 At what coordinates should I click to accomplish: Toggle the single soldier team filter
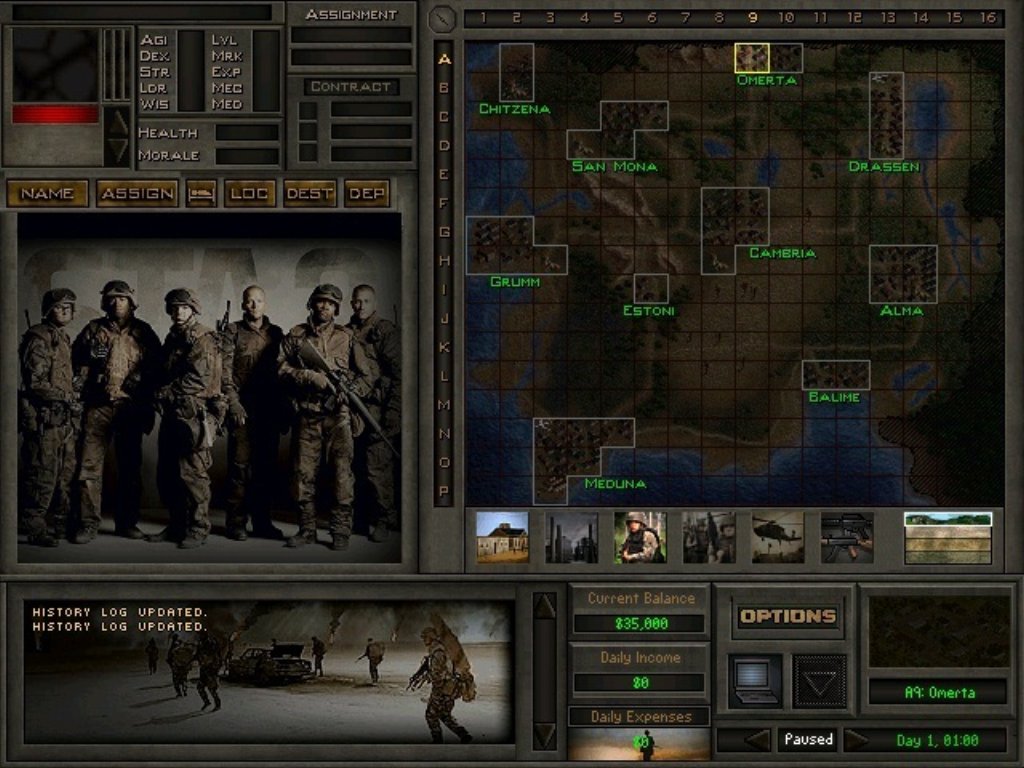(x=640, y=538)
